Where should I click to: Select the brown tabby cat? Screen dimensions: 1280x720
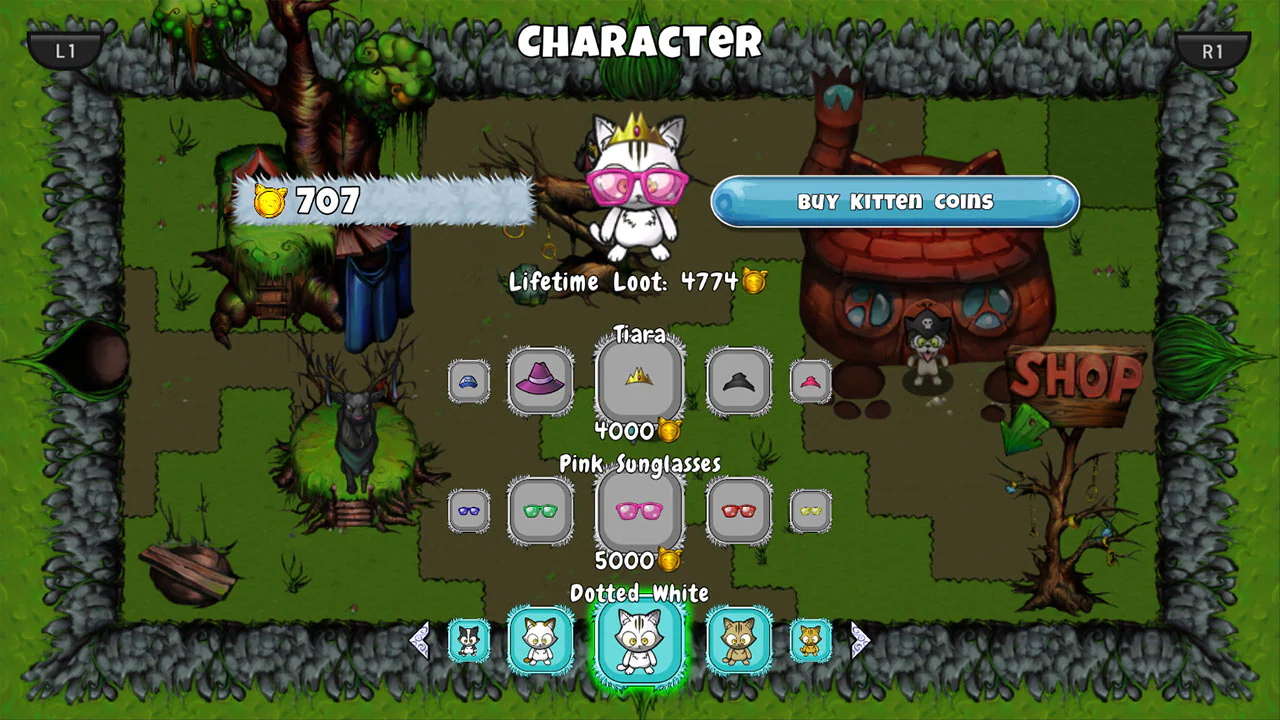pyautogui.click(x=738, y=640)
